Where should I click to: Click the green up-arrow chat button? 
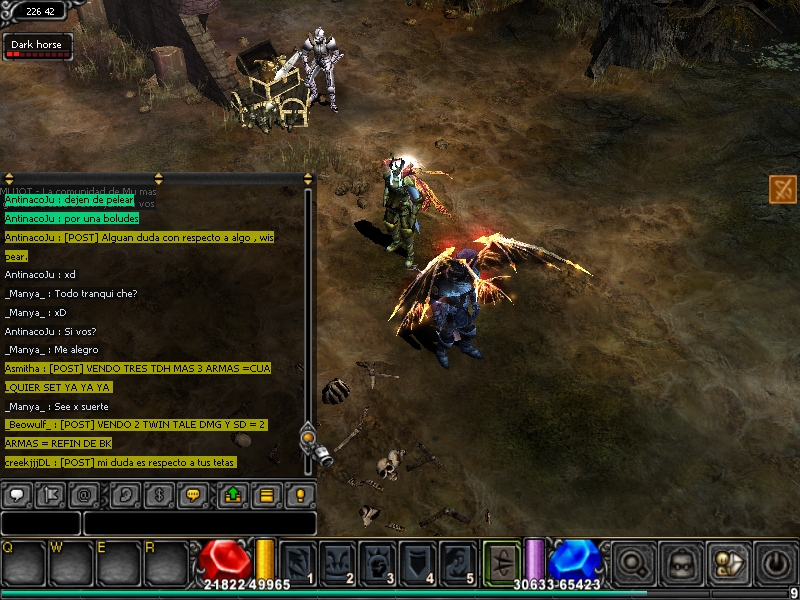pos(233,494)
